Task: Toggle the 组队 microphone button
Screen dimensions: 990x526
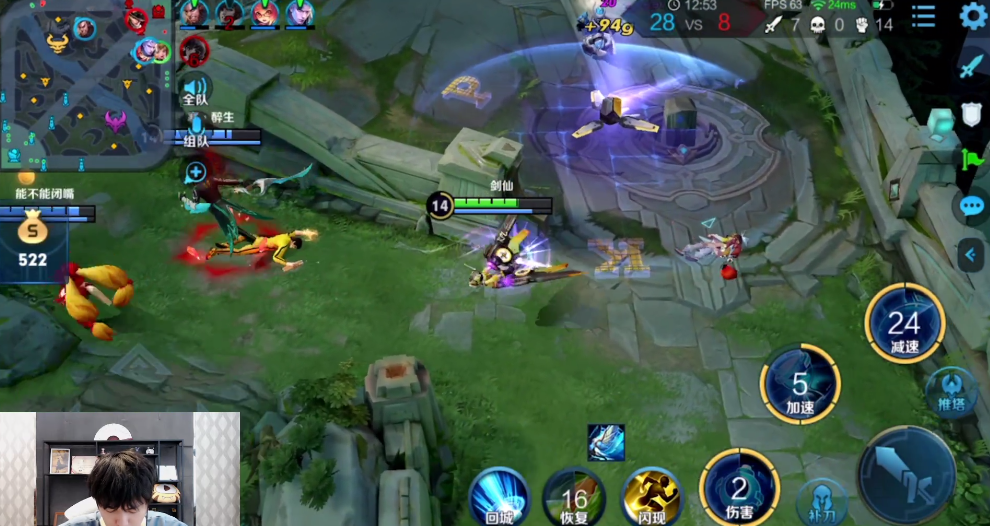Action: [x=196, y=128]
